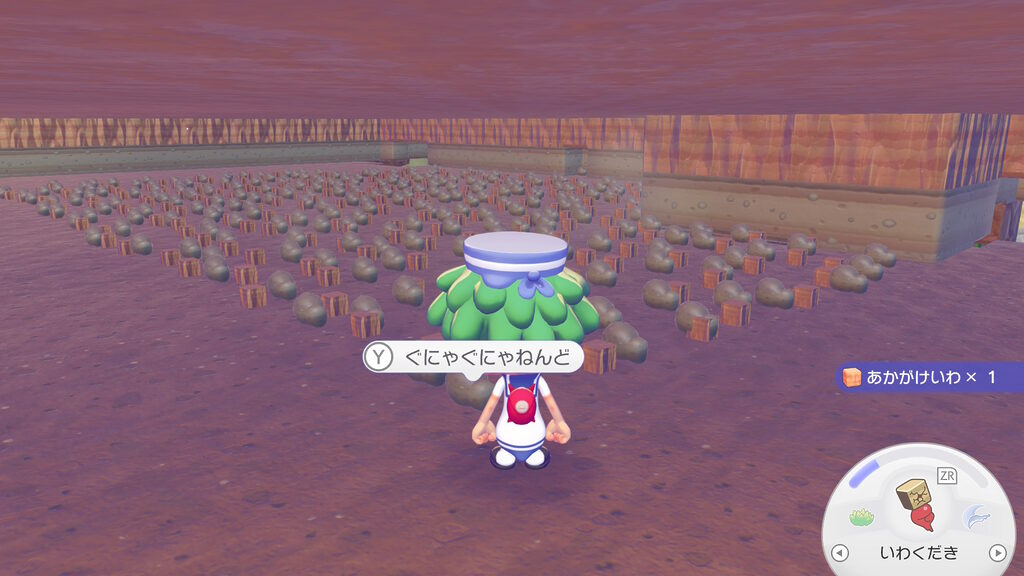This screenshot has width=1024, height=576.
Task: Cycle to previous ability with left arrow
Action: [x=840, y=553]
